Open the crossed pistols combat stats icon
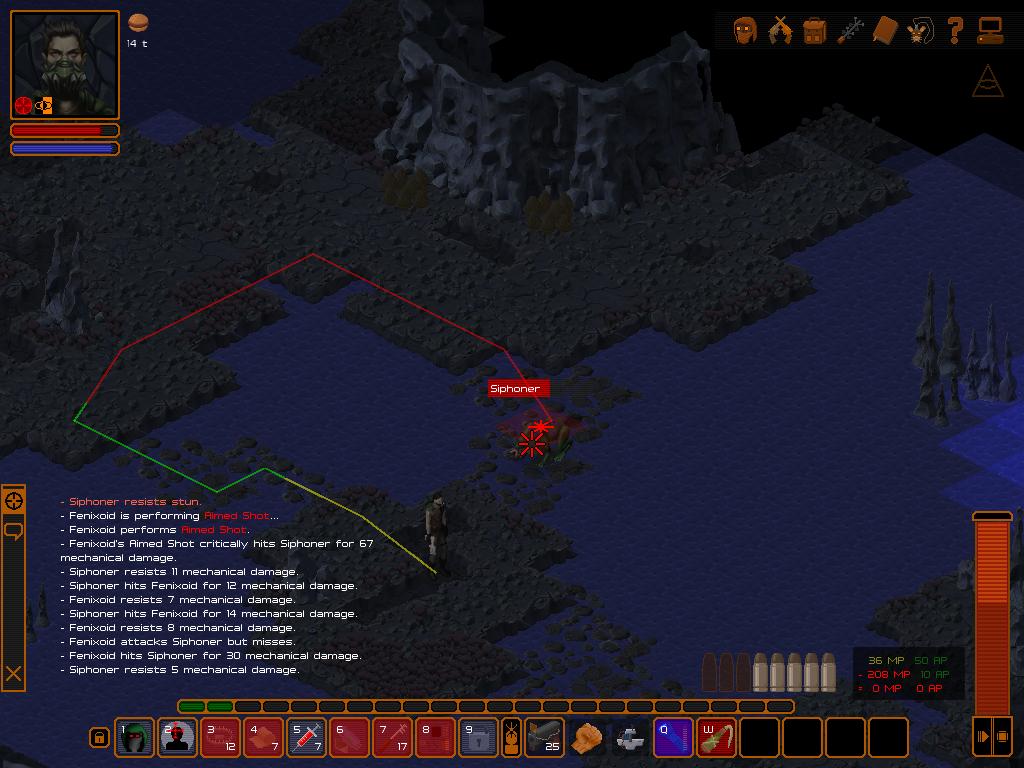The width and height of the screenshot is (1024, 768). 780,31
